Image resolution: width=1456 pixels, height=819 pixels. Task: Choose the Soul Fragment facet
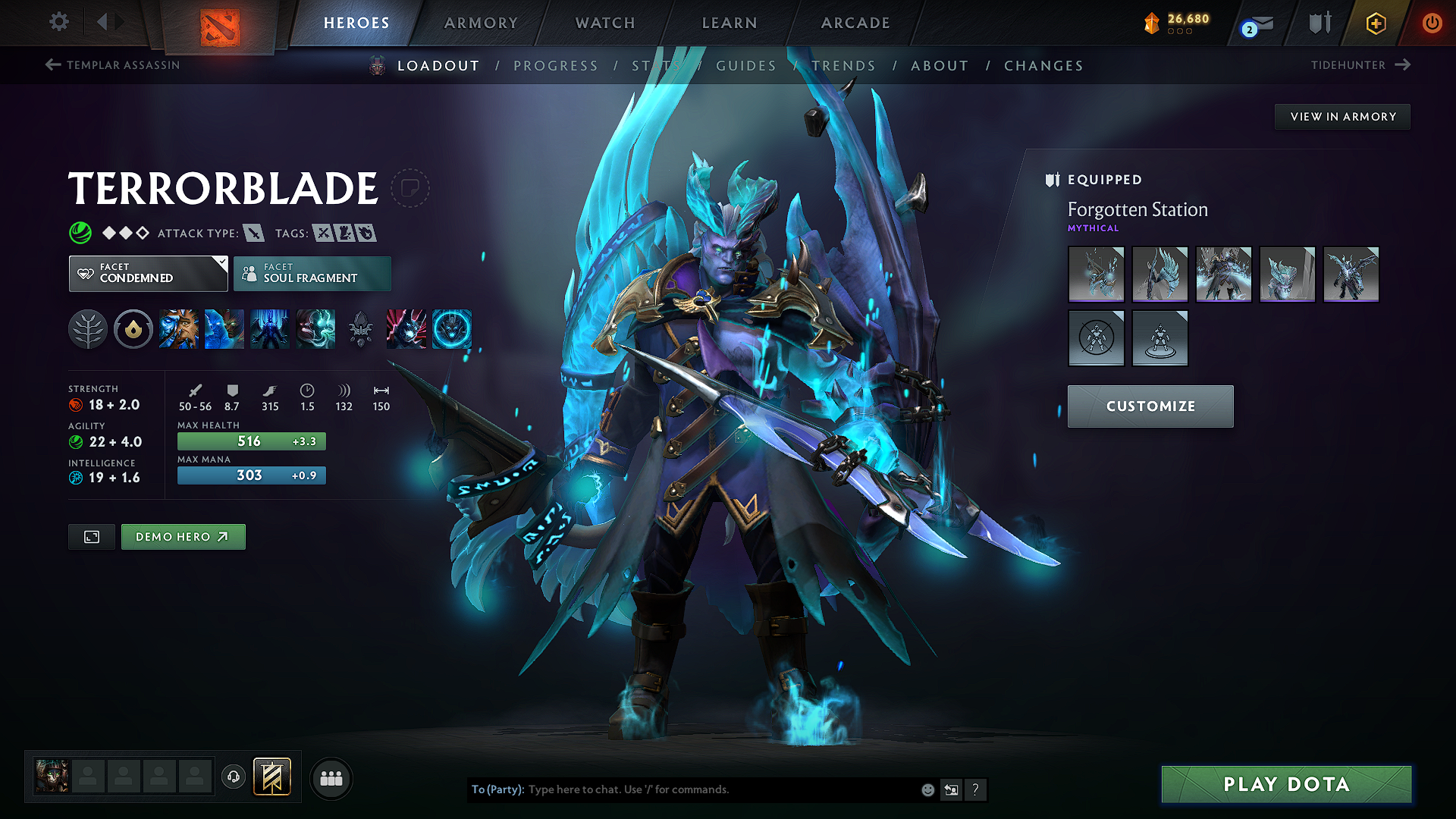[312, 274]
